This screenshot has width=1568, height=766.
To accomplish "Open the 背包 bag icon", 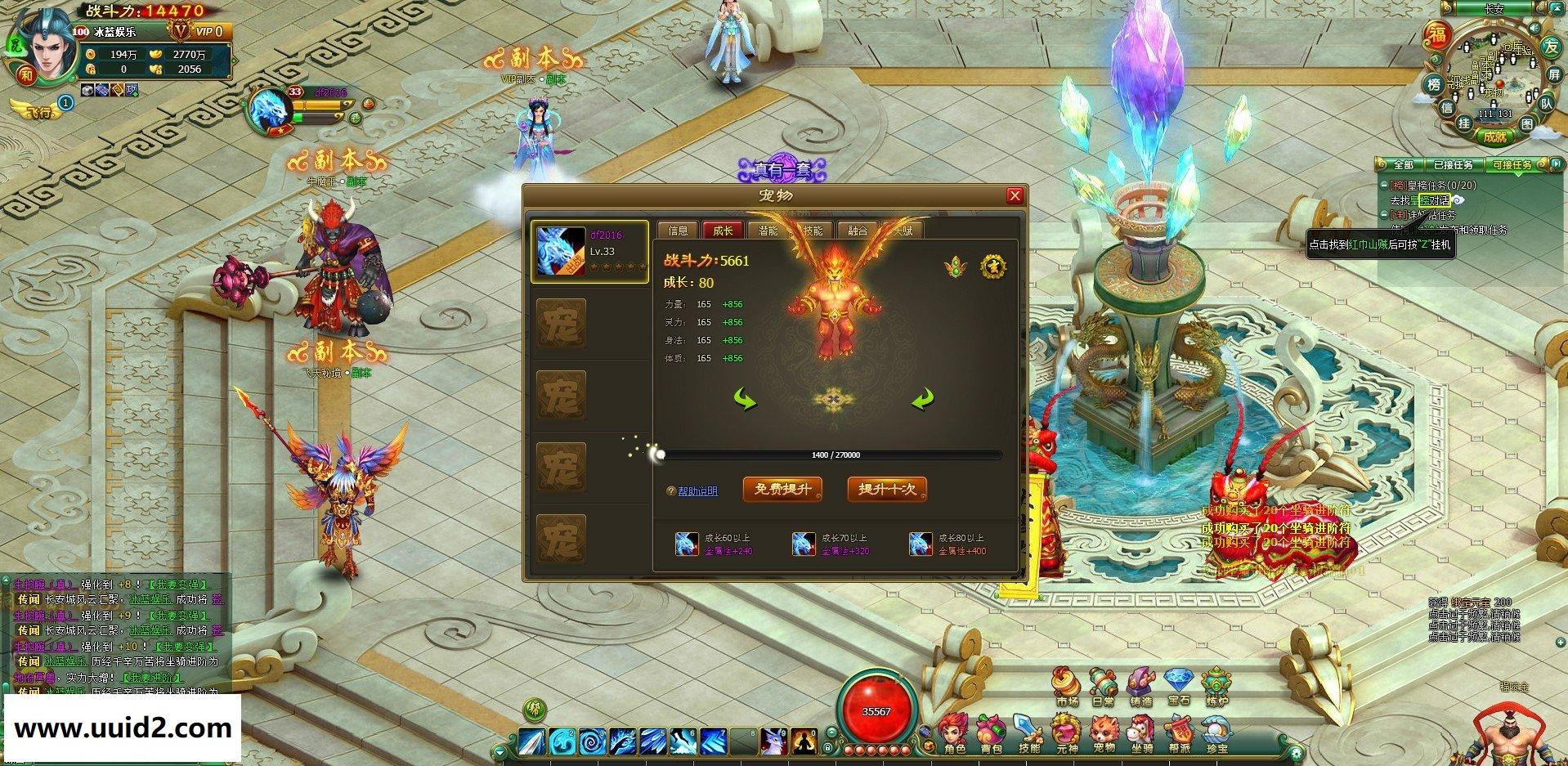I will point(991,733).
